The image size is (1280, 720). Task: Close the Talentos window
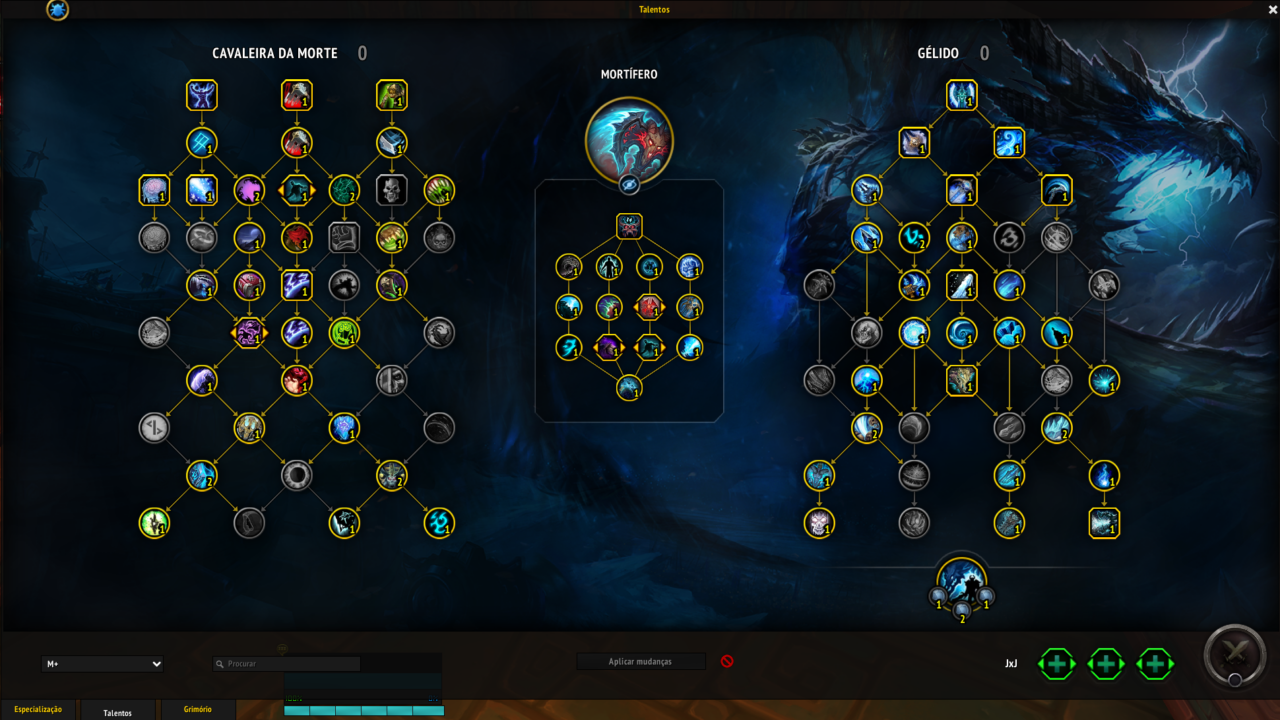pyautogui.click(x=1272, y=9)
